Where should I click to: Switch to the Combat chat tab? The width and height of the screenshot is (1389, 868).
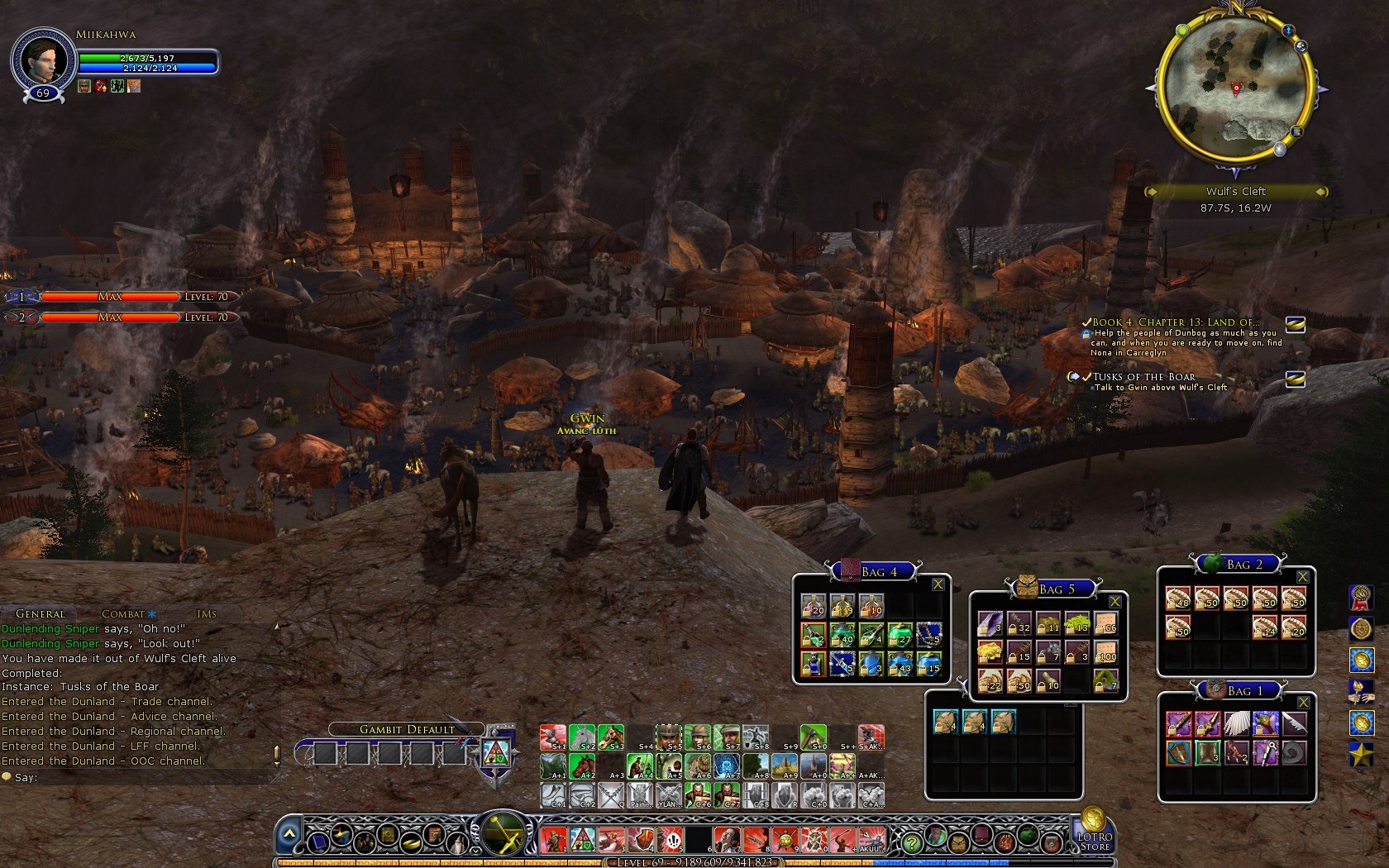click(123, 613)
